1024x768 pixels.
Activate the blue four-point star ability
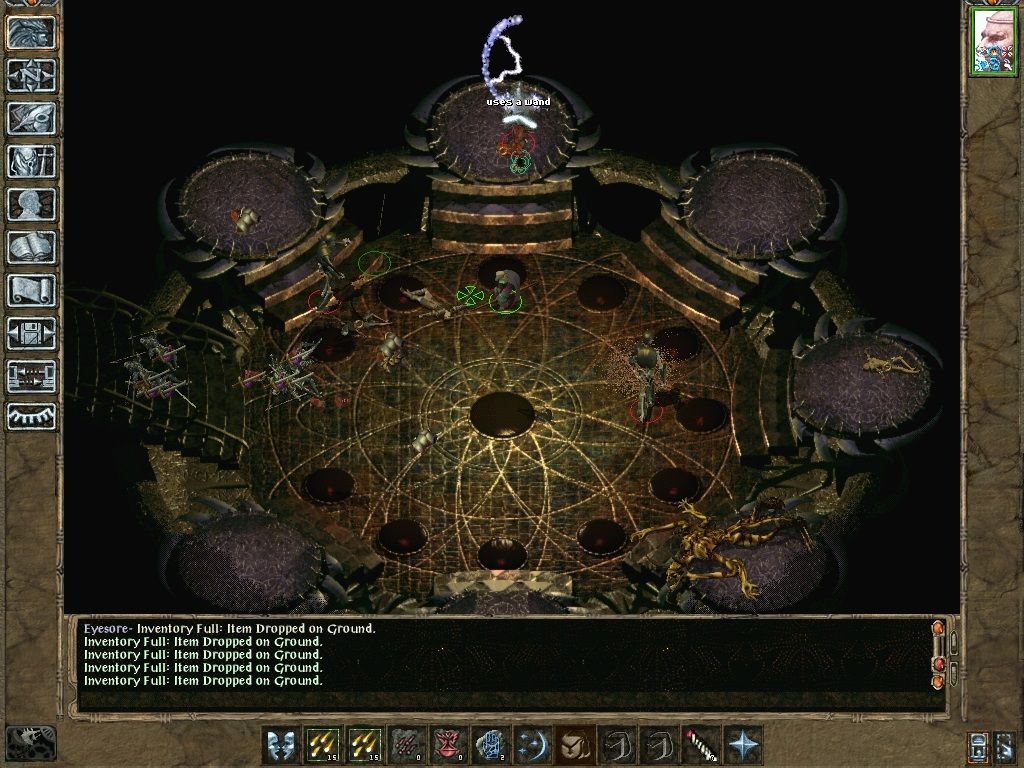[x=743, y=745]
